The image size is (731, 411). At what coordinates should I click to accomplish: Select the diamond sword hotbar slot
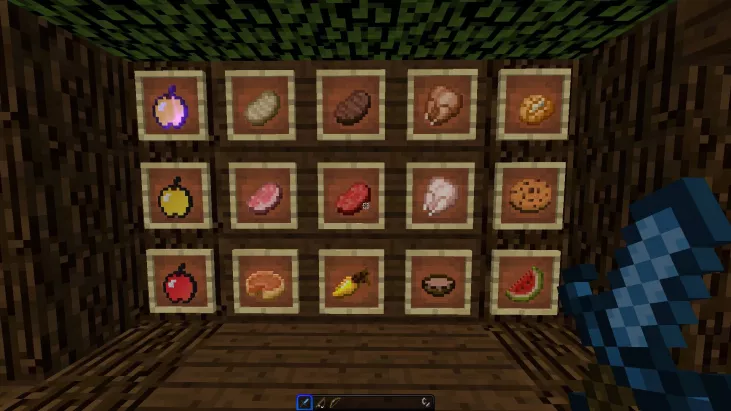click(305, 402)
